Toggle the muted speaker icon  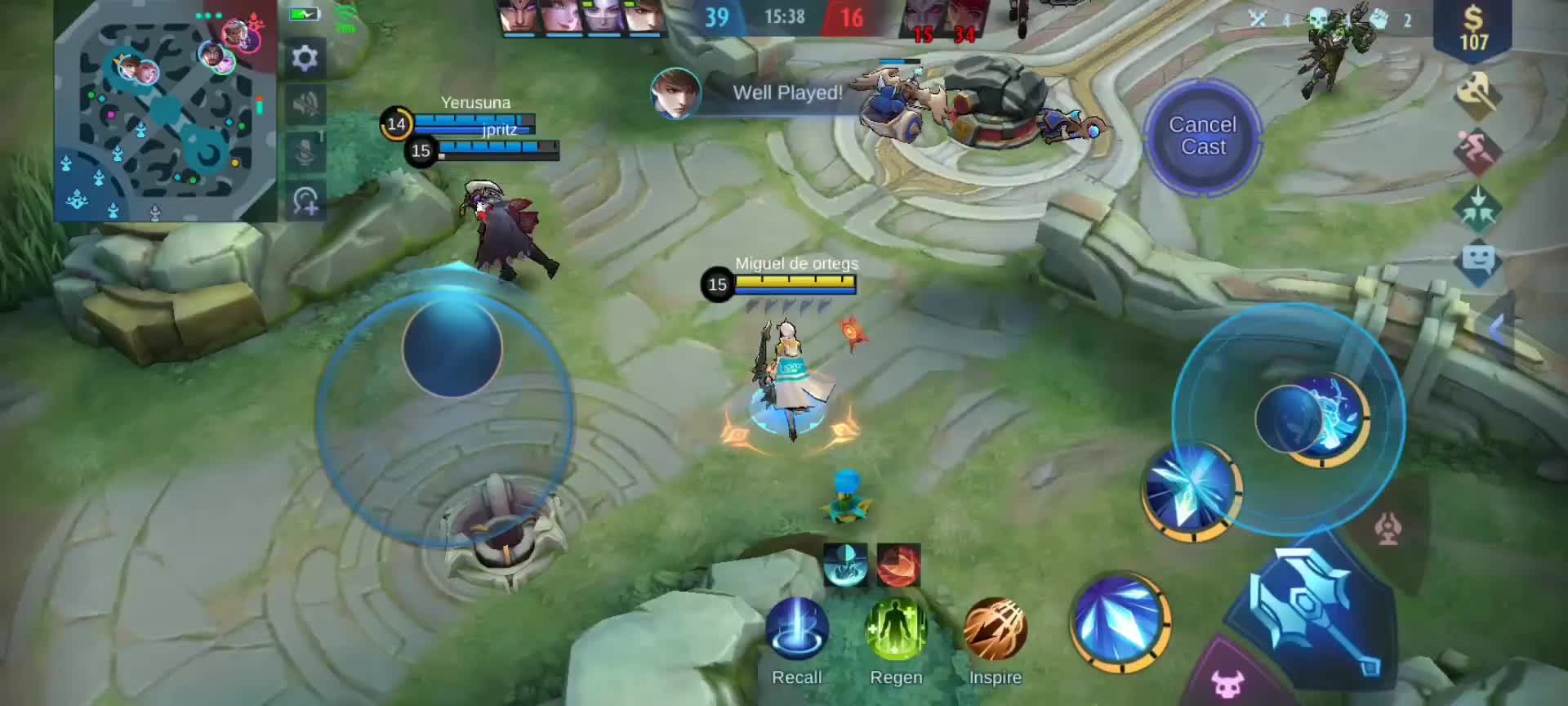(x=305, y=105)
